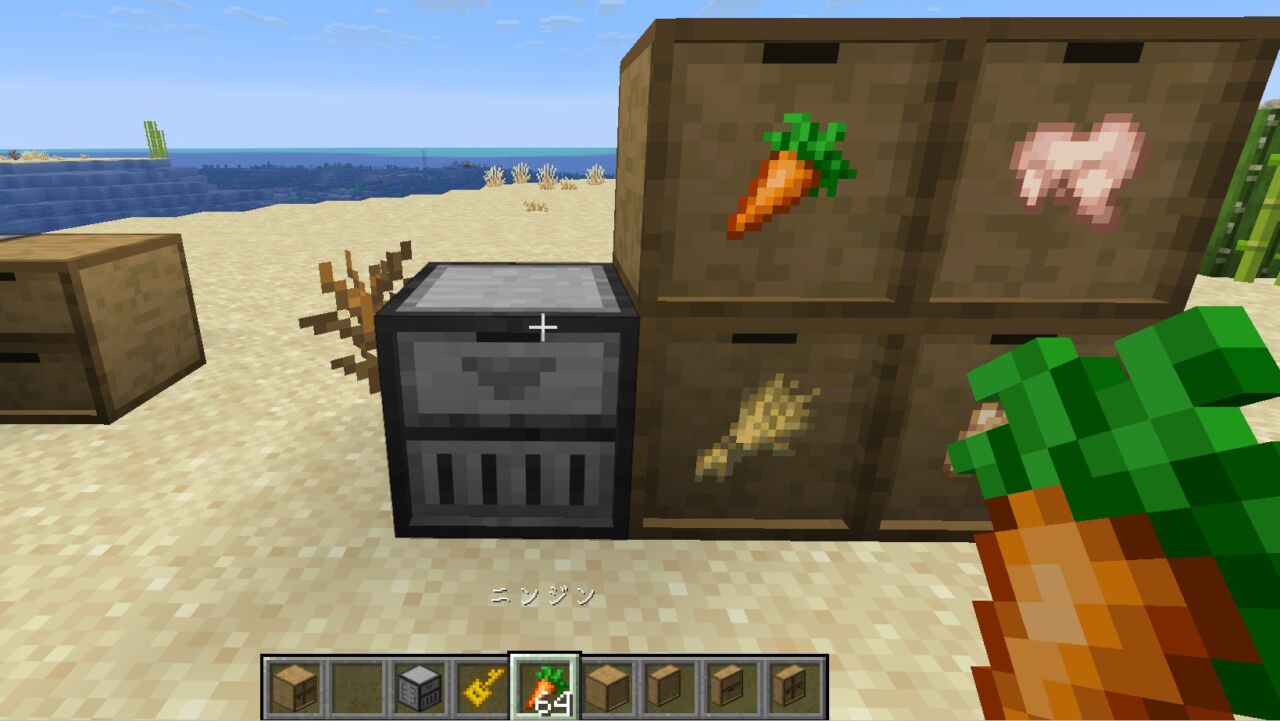Click the crosshair at screen center
The image size is (1280, 721).
[x=543, y=325]
